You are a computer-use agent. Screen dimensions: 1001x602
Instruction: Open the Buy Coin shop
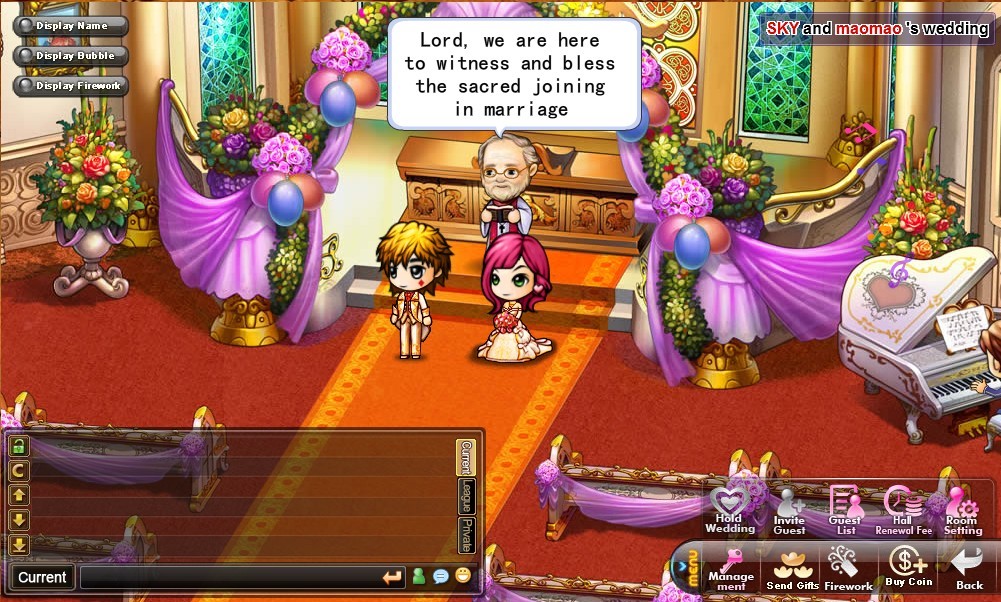point(908,568)
